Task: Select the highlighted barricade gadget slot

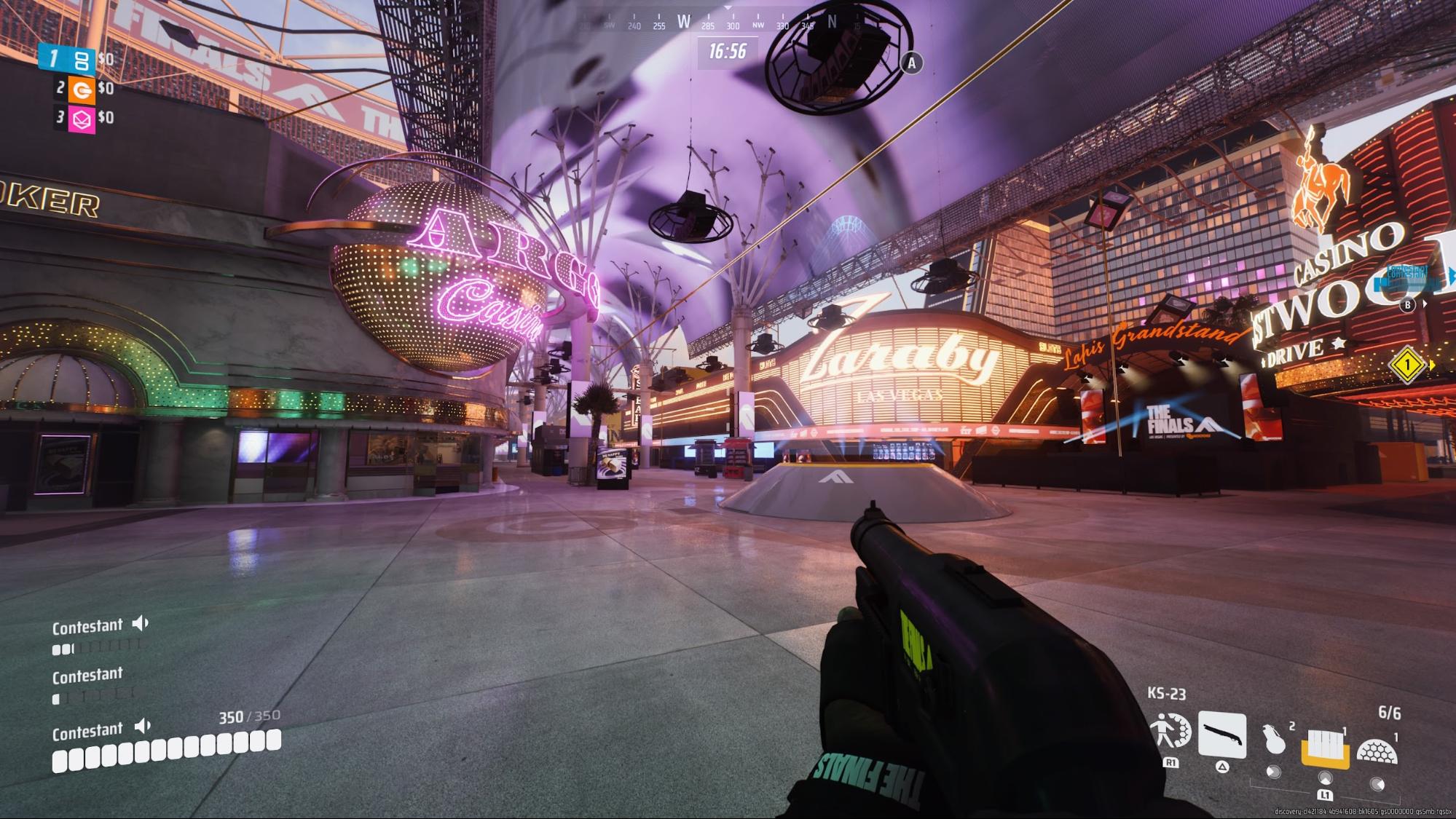Action: (x=1325, y=745)
